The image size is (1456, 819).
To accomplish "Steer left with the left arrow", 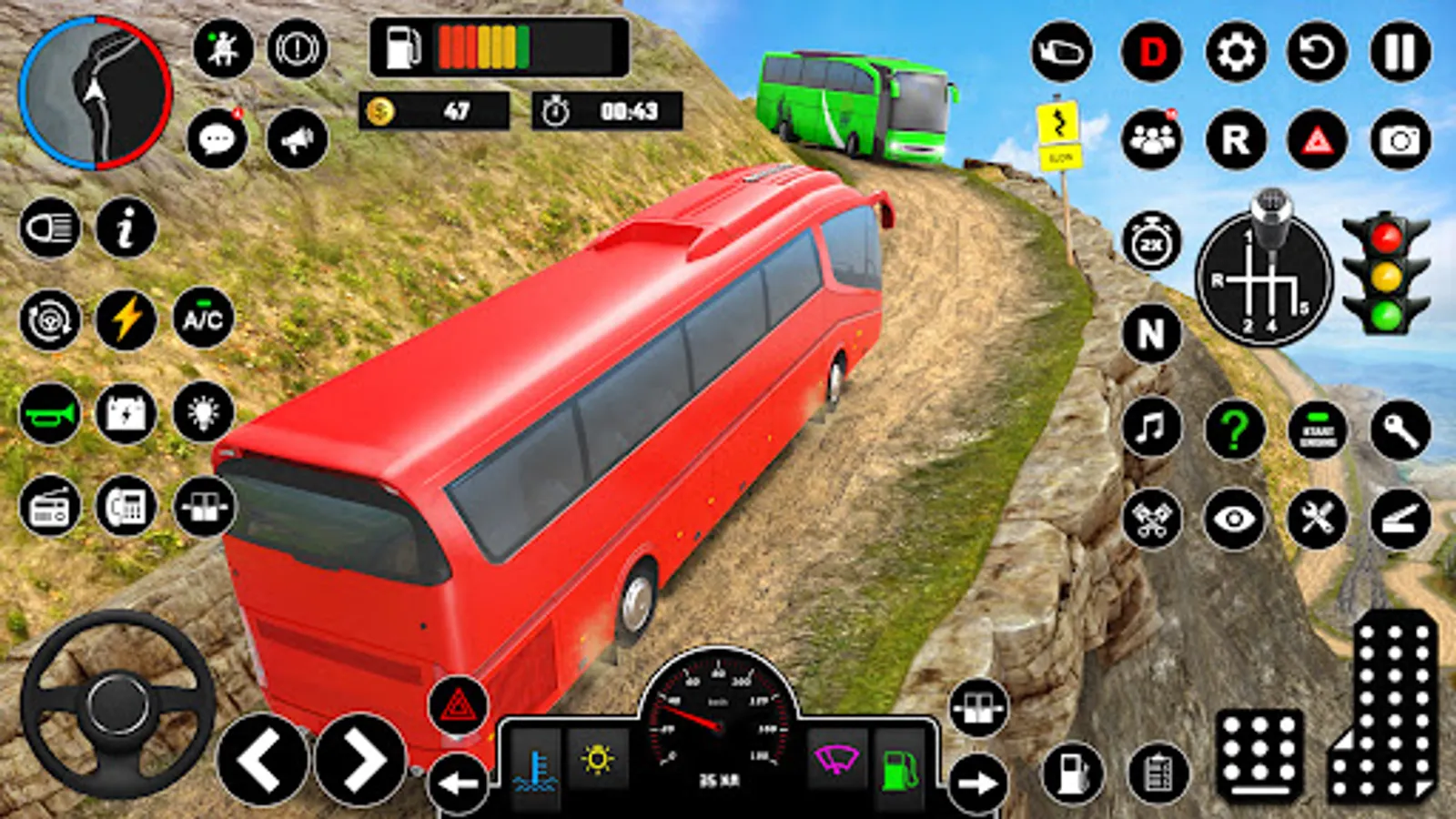I will (x=262, y=760).
